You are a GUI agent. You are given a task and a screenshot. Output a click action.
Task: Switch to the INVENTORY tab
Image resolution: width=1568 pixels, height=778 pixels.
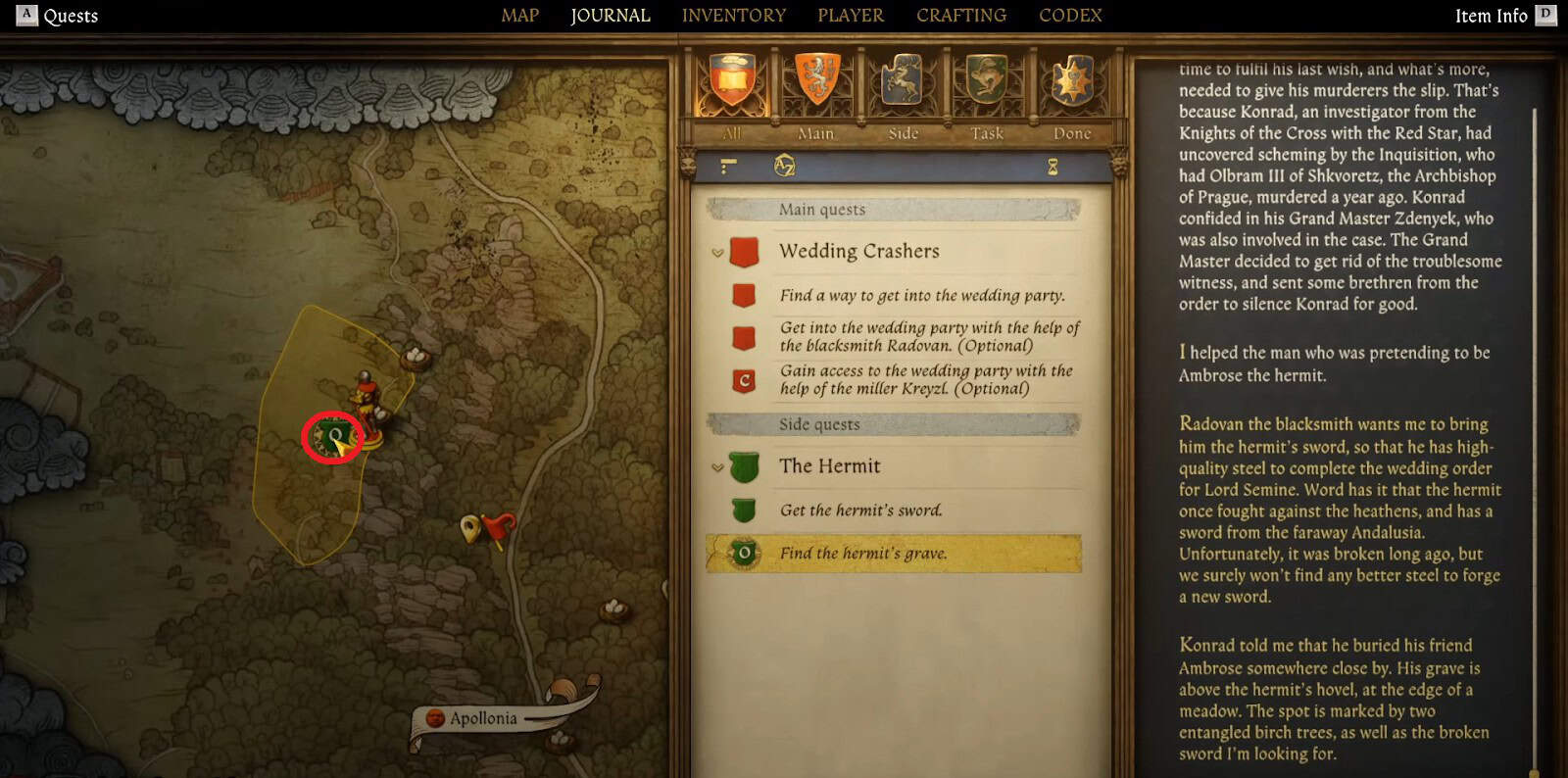pyautogui.click(x=734, y=15)
